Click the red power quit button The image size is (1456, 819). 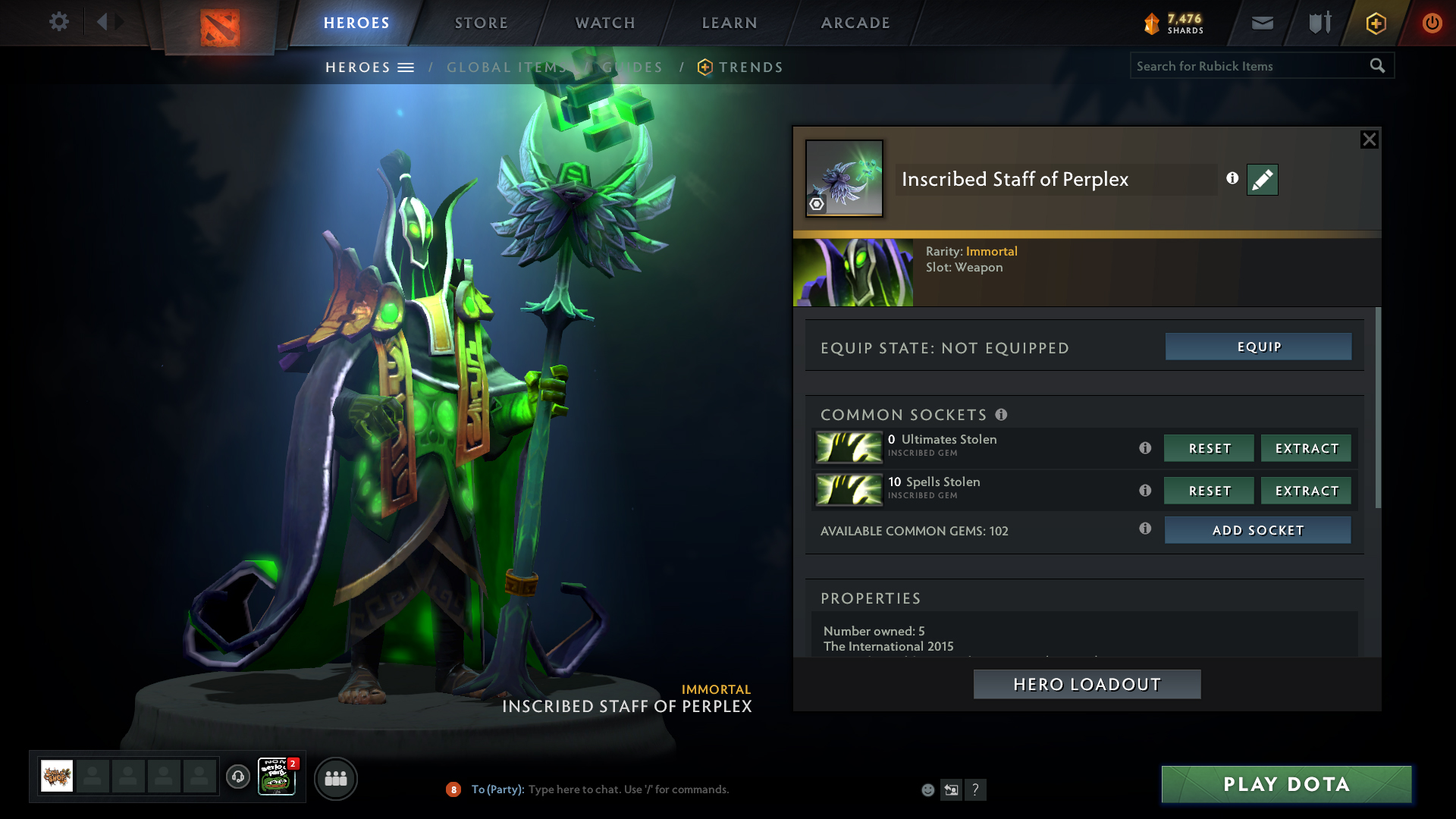click(1432, 24)
